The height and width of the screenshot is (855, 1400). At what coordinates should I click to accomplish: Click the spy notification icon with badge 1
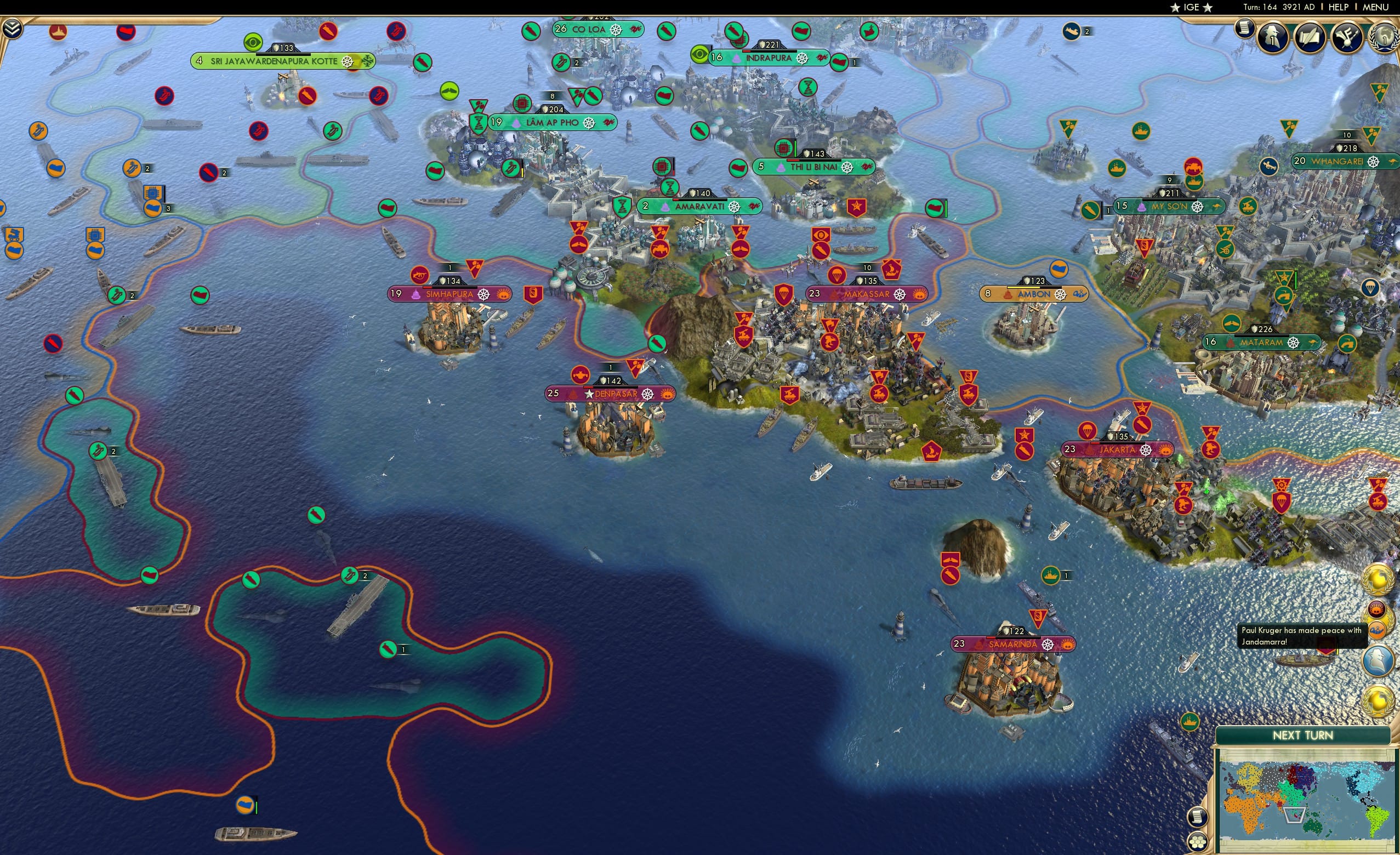[x=1273, y=36]
